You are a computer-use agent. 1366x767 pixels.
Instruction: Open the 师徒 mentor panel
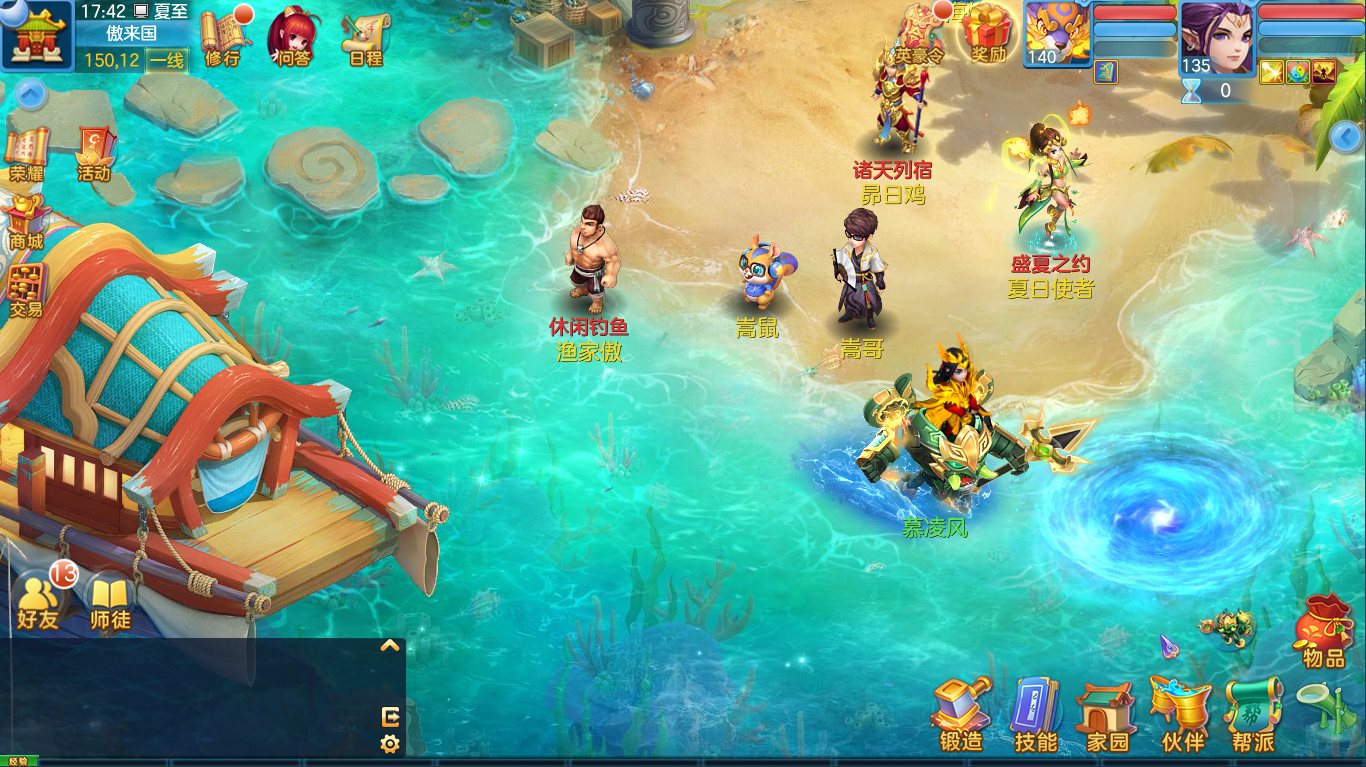tap(110, 602)
